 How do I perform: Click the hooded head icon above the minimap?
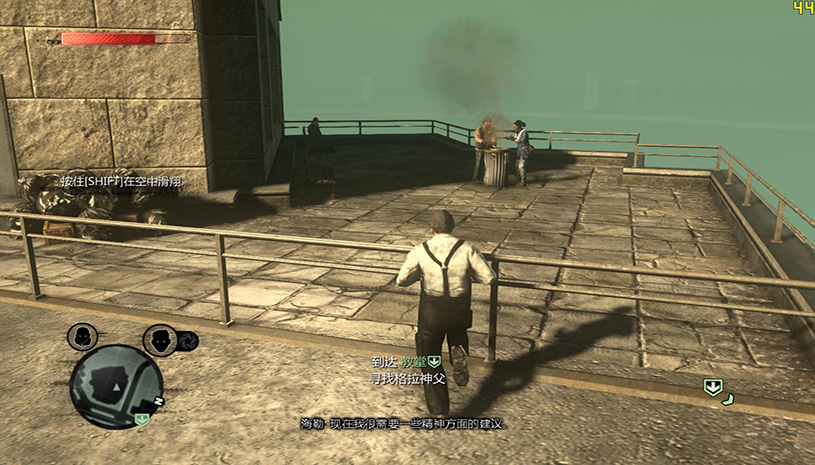coord(81,338)
